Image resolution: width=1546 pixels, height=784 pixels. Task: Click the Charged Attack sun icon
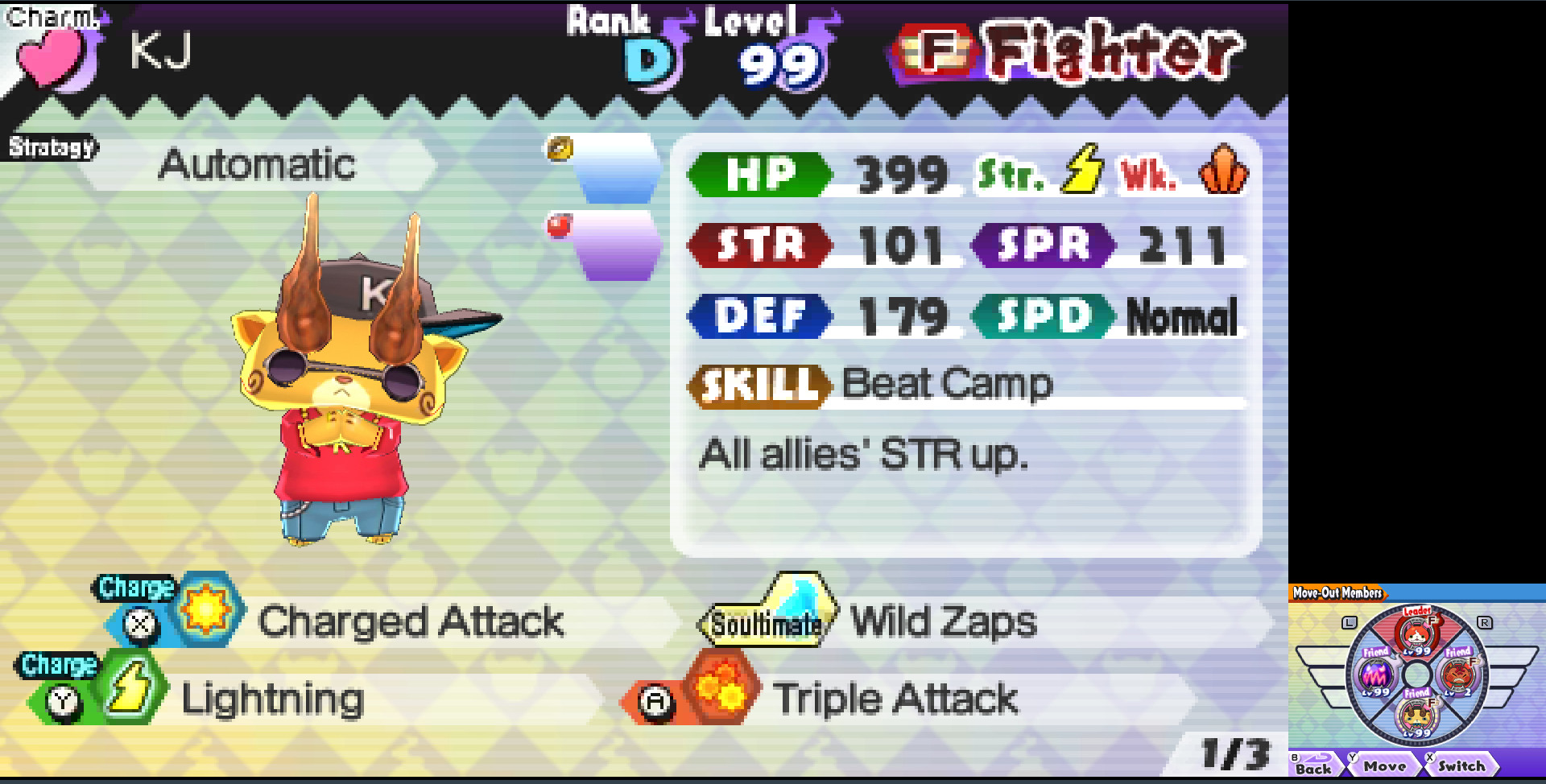(x=208, y=612)
